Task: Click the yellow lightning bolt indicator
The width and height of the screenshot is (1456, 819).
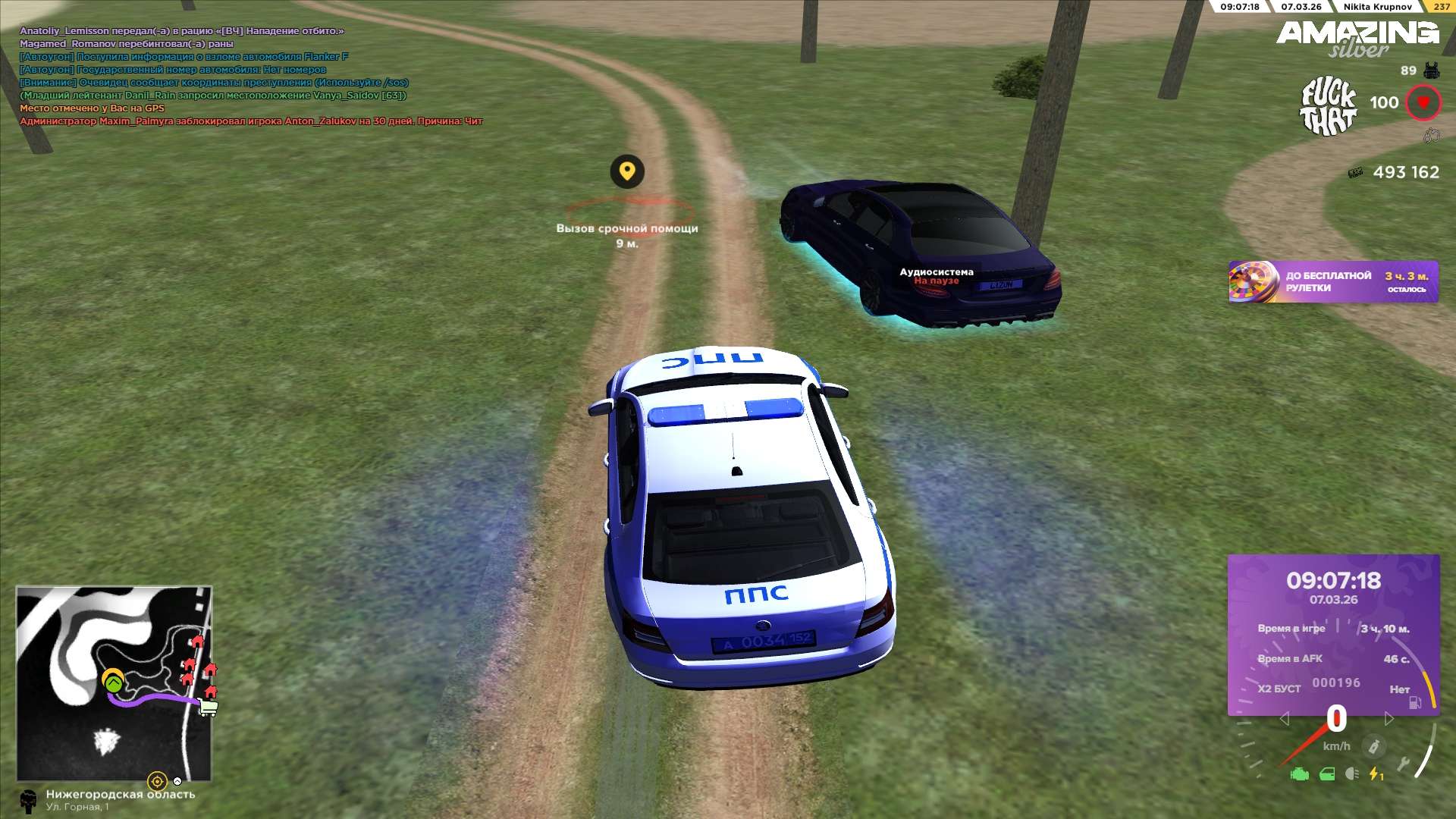Action: (1376, 774)
